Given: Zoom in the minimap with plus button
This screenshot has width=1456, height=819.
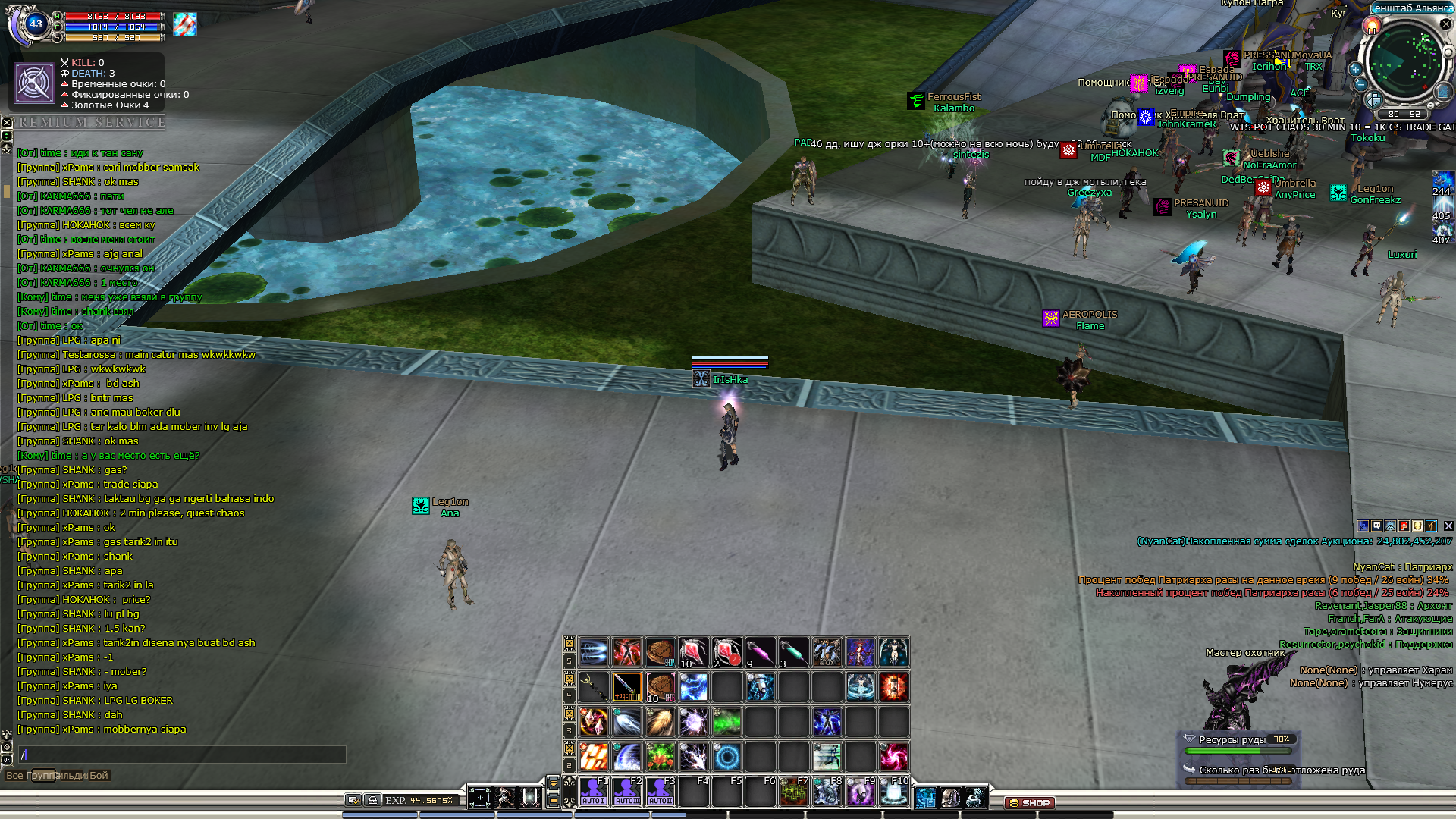Looking at the screenshot, I should 1355,68.
